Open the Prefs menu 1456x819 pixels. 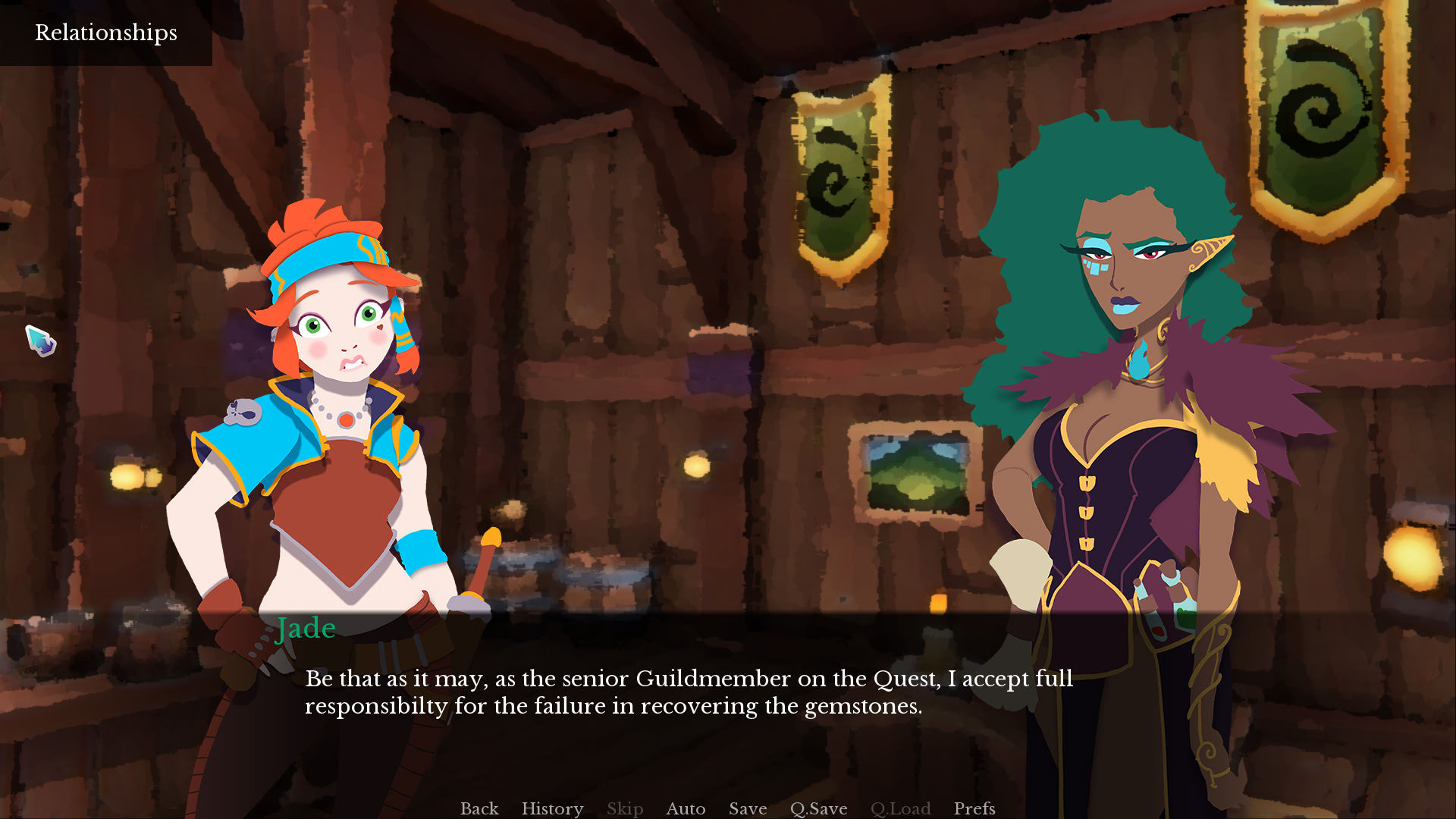974,808
